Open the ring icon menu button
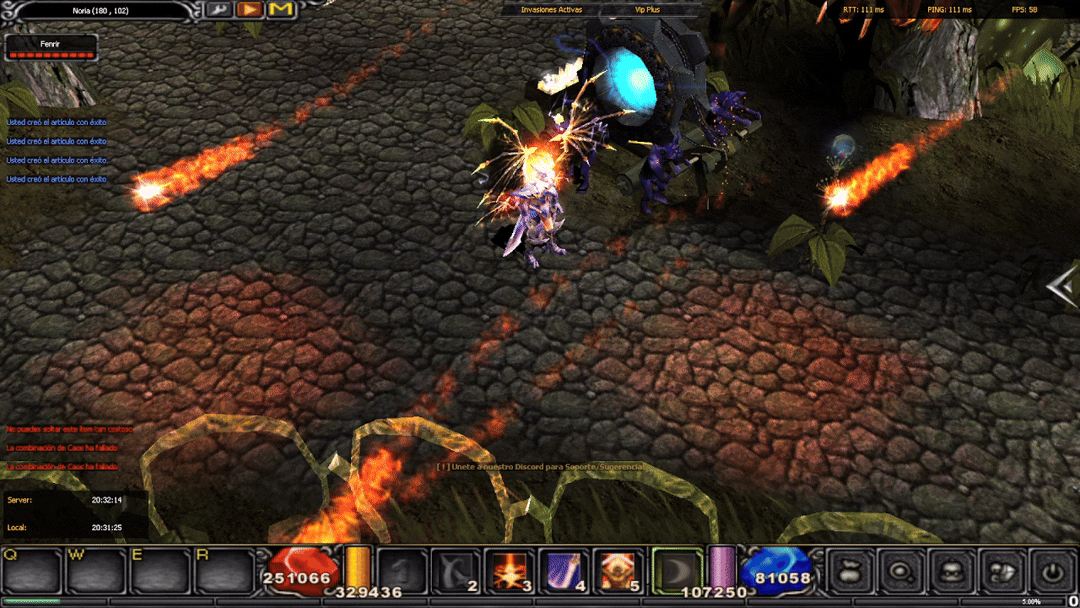Screen dimensions: 1080x608 902,571
